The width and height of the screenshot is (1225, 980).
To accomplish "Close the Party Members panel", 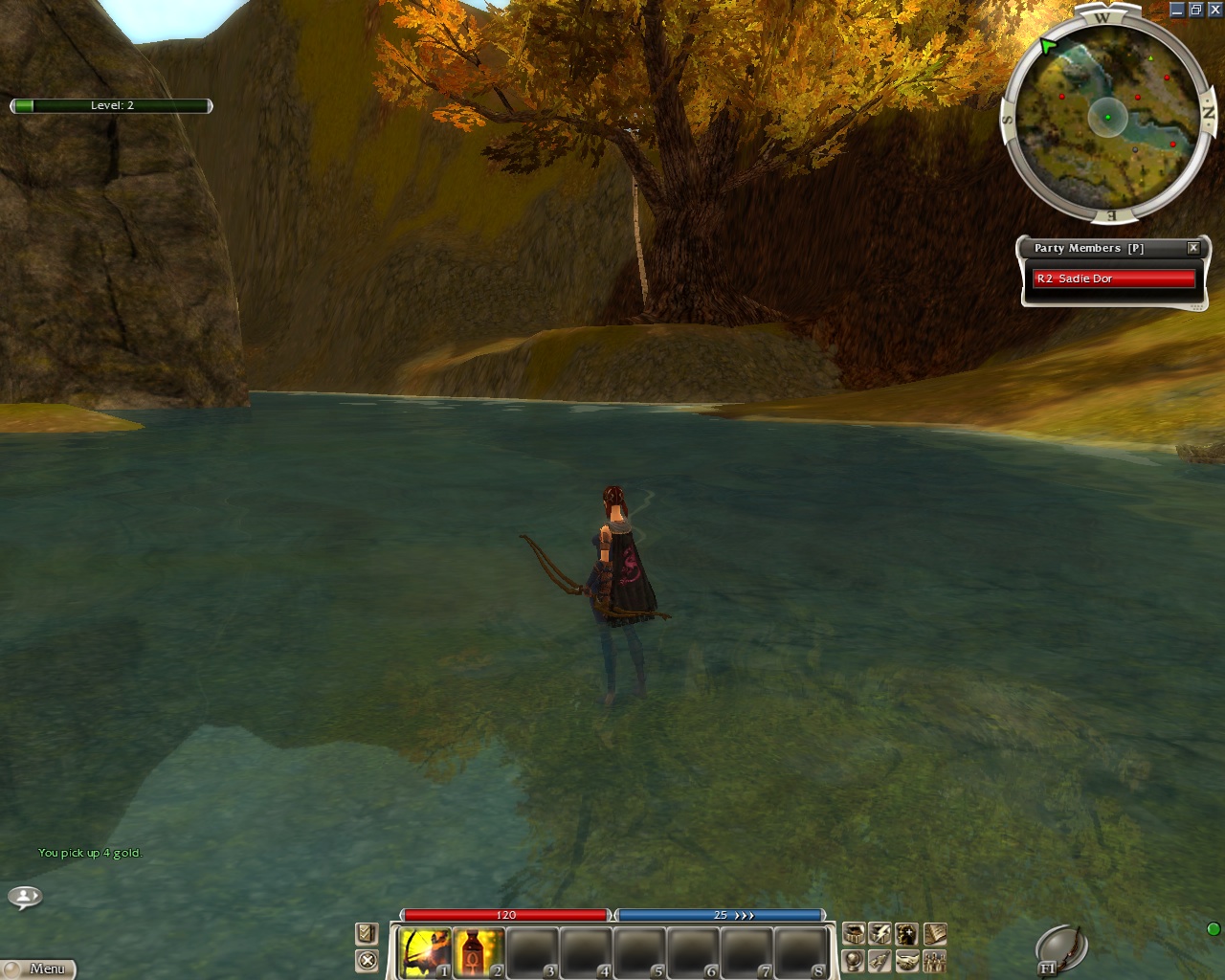I will point(1193,248).
